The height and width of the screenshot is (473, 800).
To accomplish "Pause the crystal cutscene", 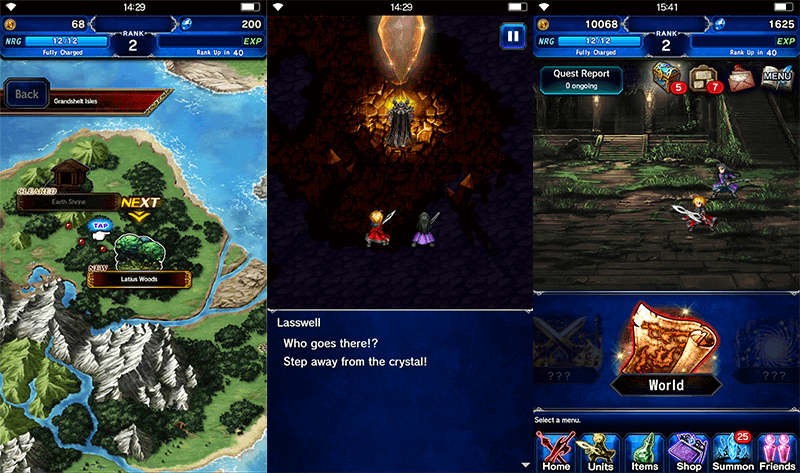I will click(x=512, y=36).
